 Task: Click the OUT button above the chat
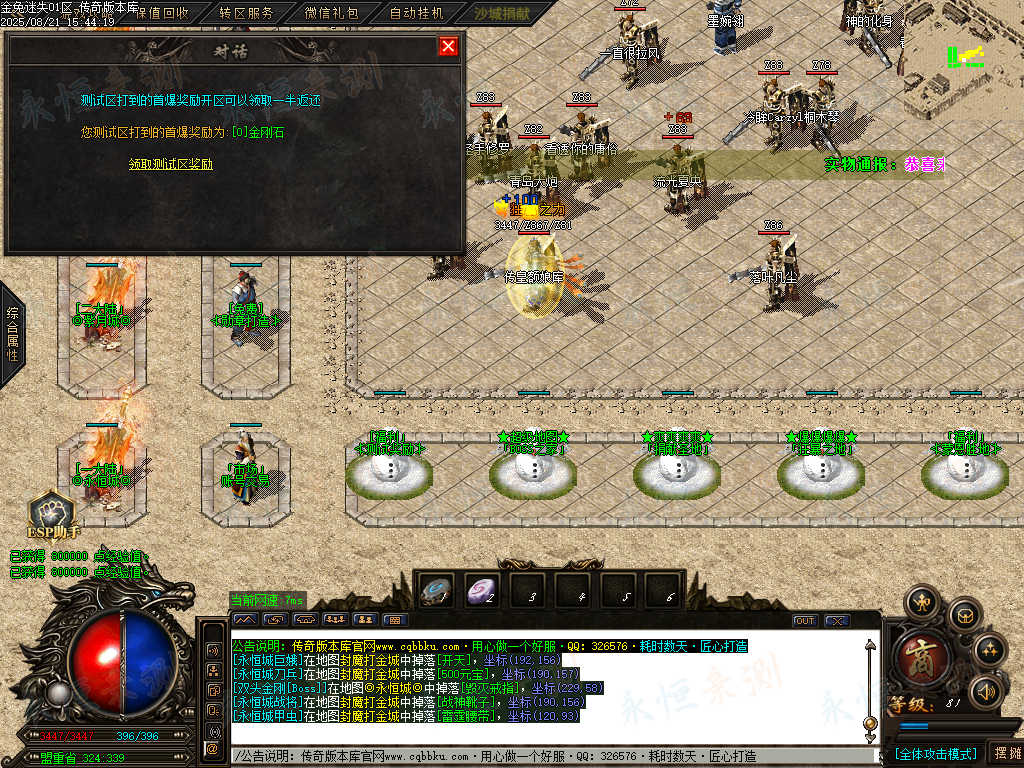804,621
